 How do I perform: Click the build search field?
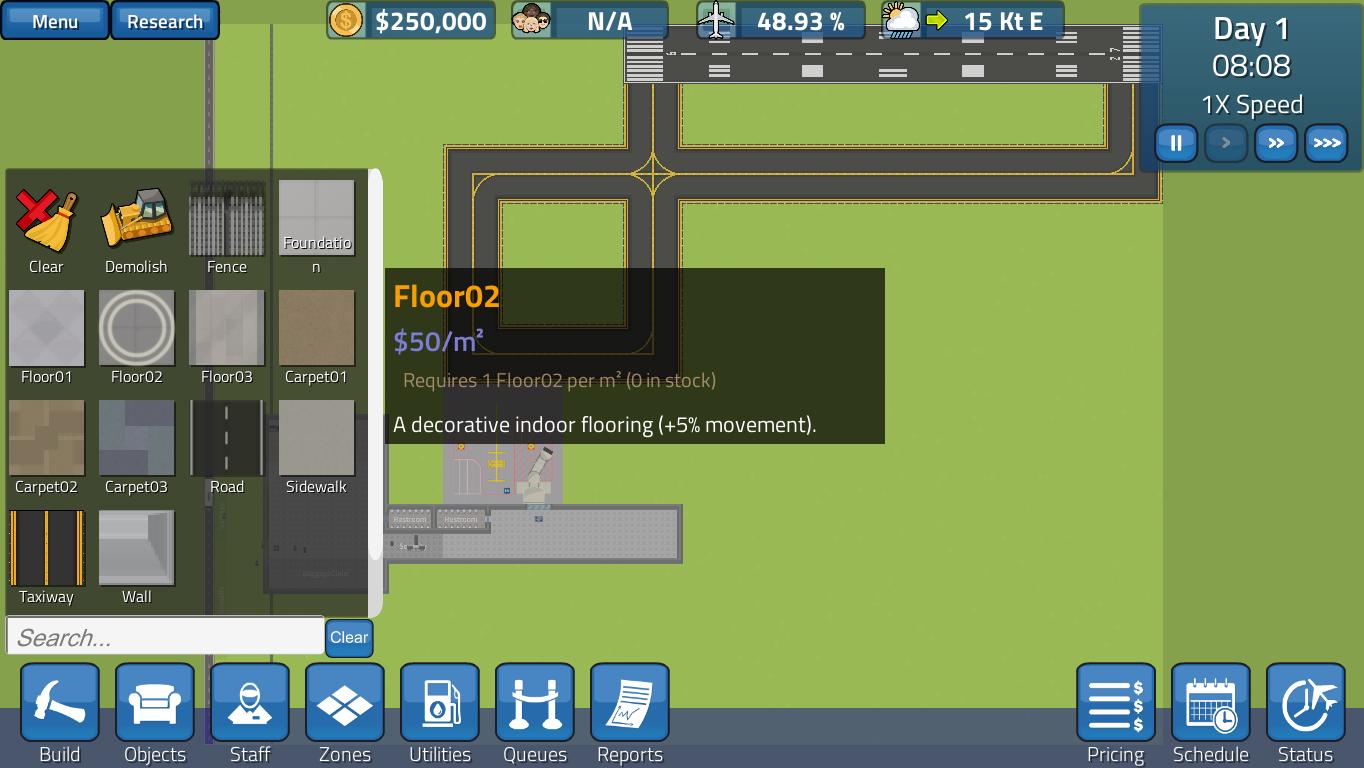click(165, 637)
